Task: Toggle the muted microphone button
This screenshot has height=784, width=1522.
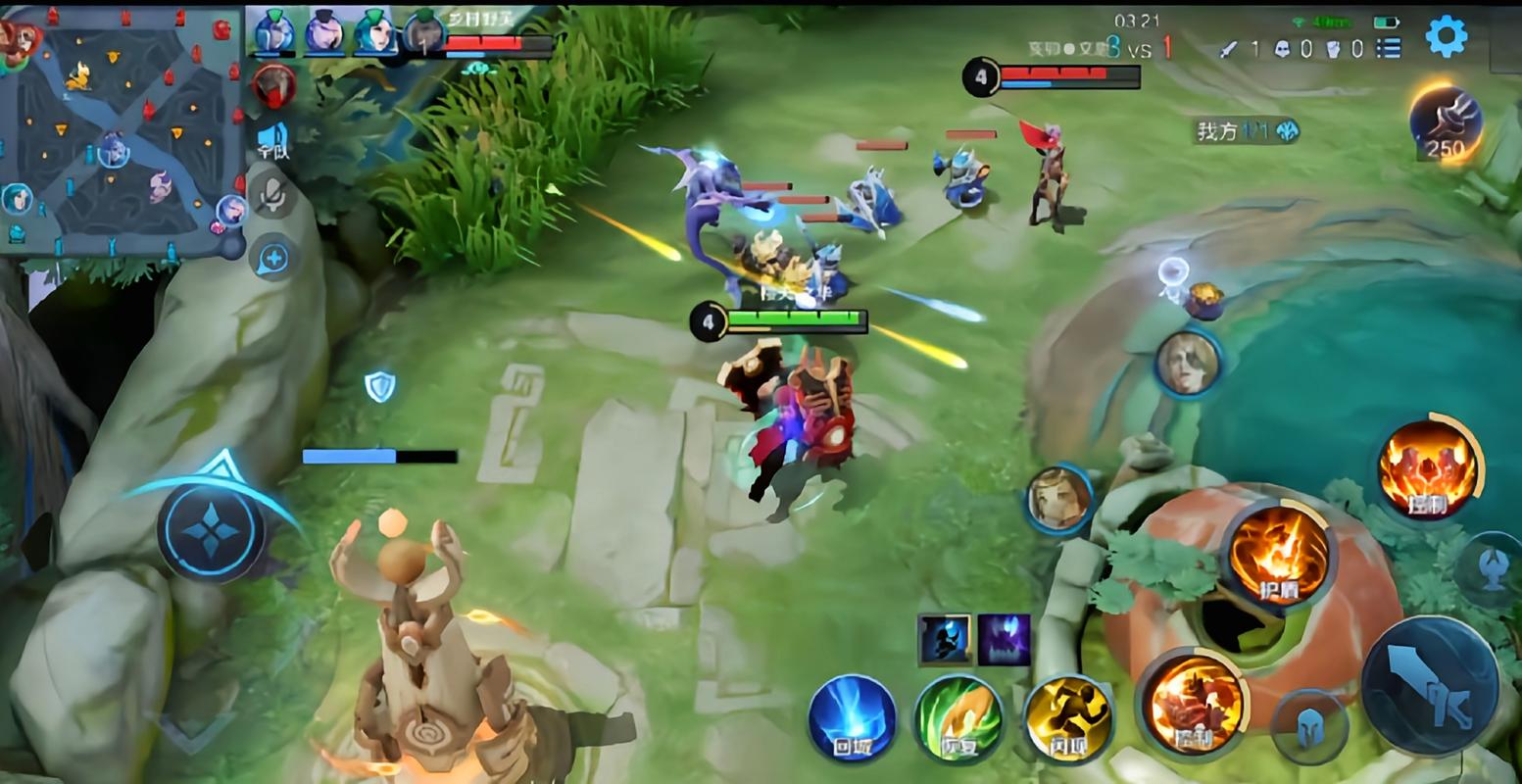Action: click(x=273, y=196)
